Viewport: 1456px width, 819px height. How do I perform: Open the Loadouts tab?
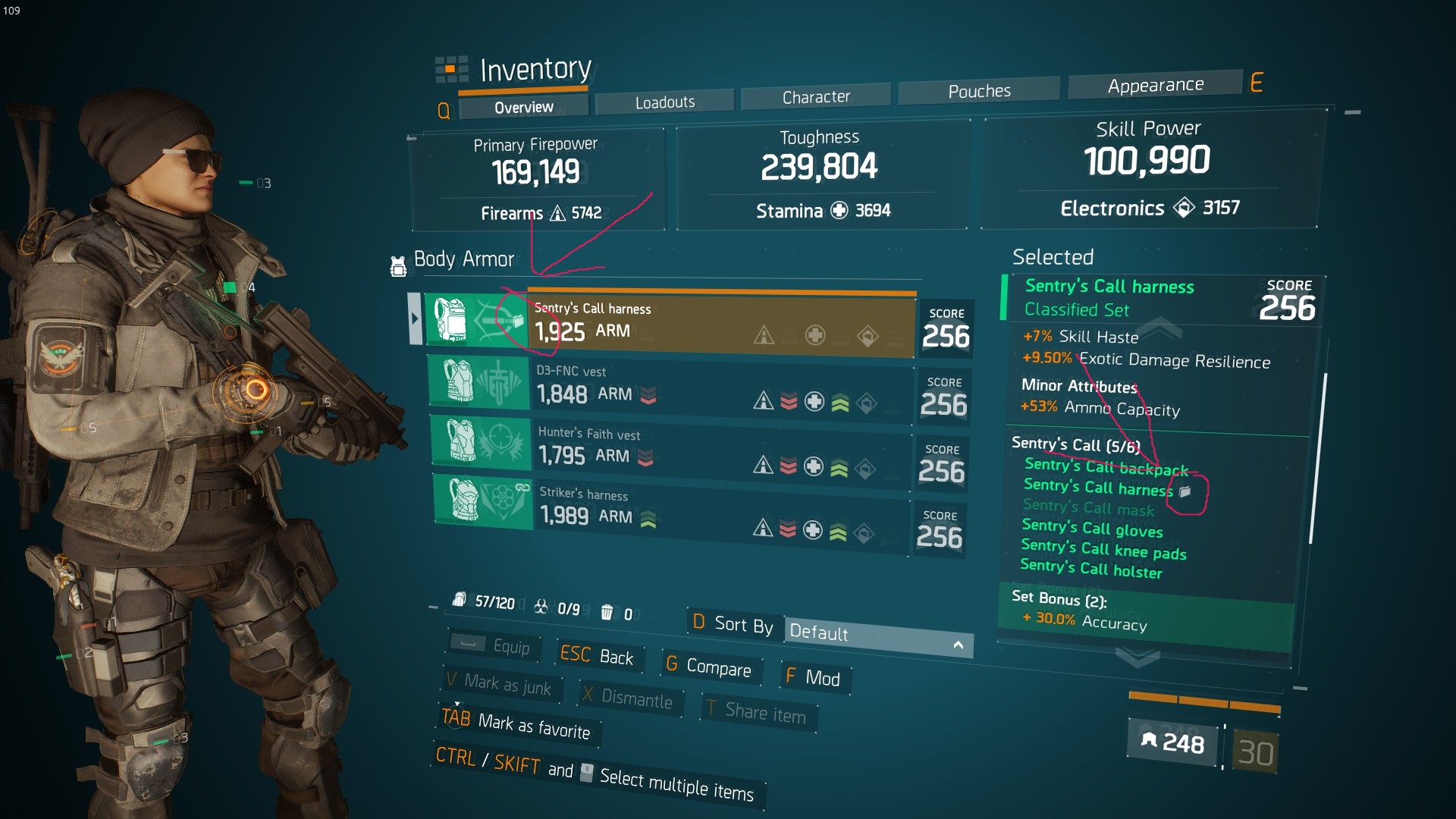(x=664, y=102)
